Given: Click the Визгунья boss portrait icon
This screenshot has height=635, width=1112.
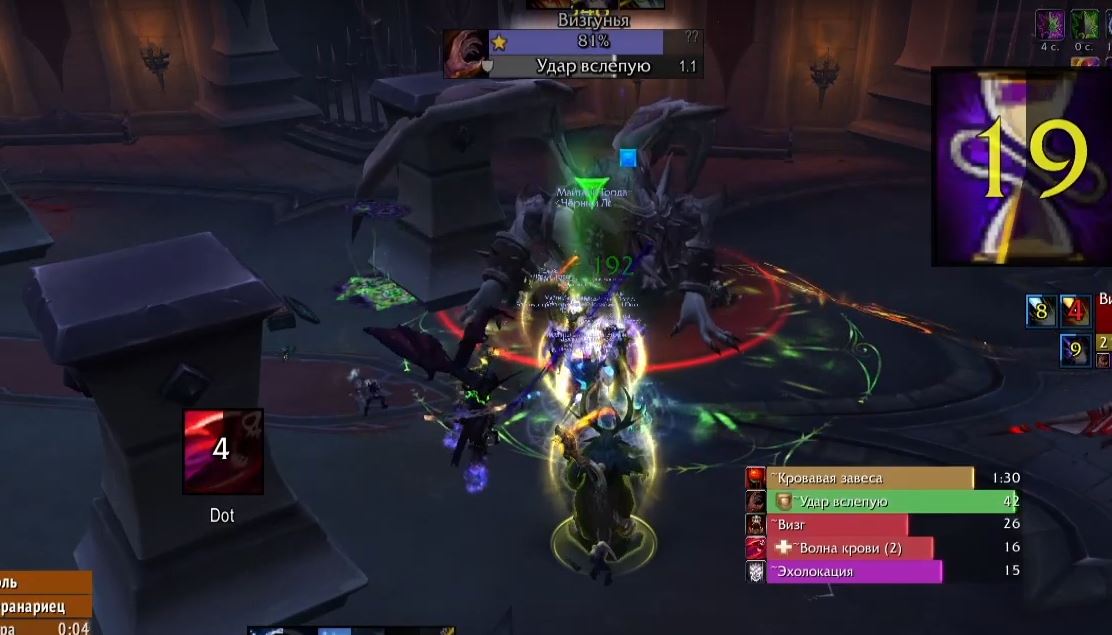Looking at the screenshot, I should [465, 53].
